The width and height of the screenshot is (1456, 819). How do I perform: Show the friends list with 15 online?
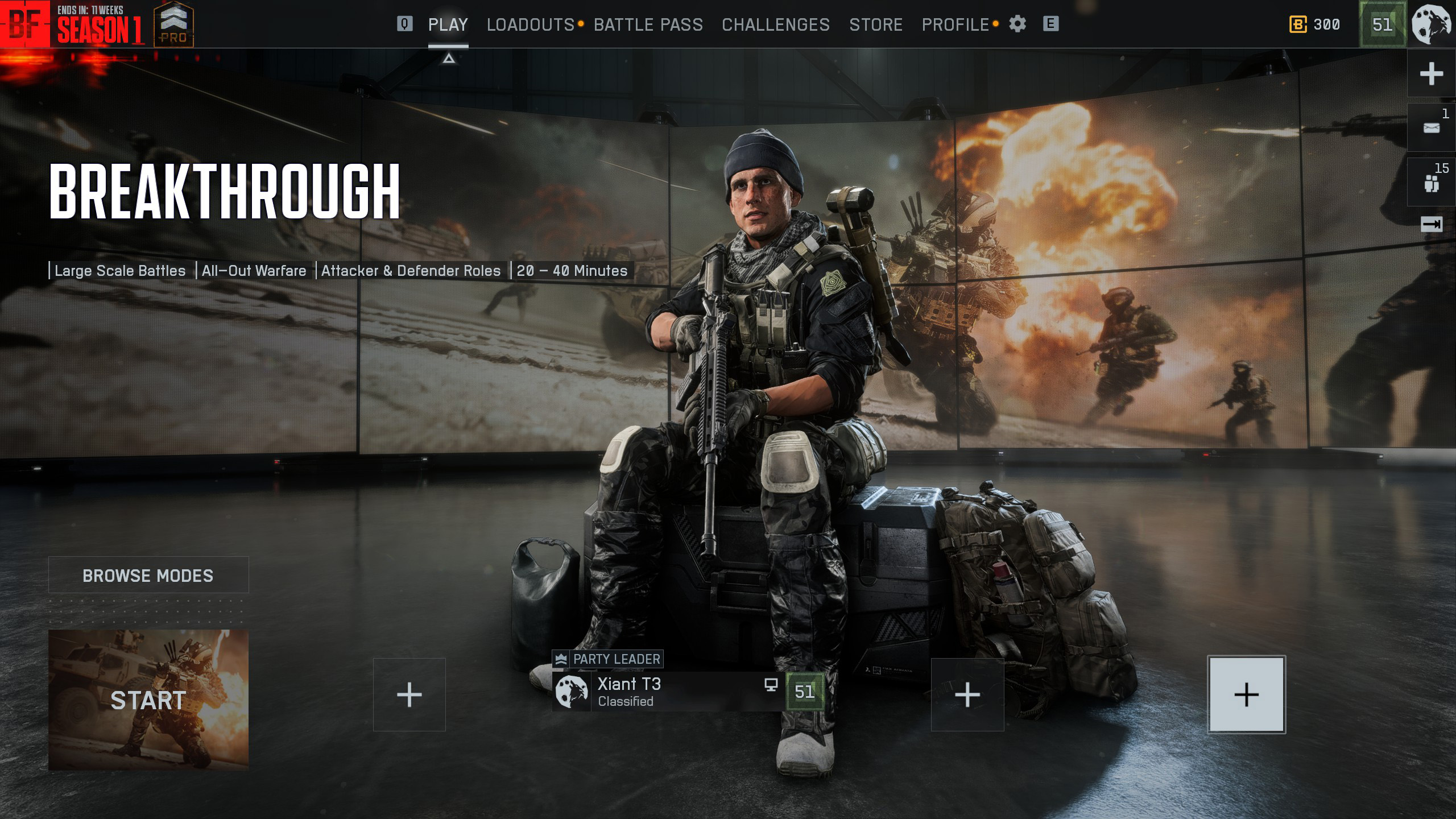pyautogui.click(x=1431, y=182)
